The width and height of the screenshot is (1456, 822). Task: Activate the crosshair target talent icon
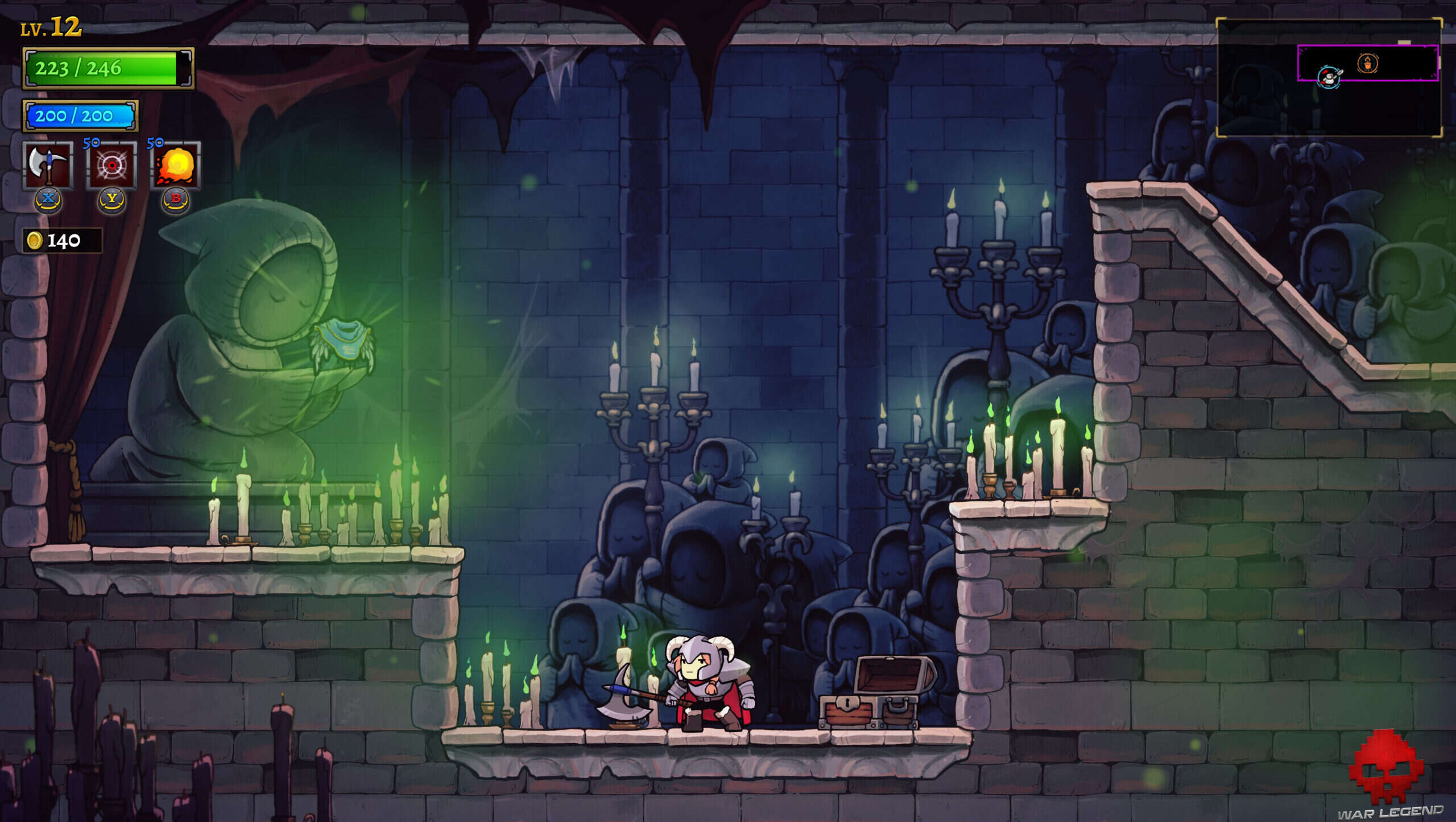[112, 166]
